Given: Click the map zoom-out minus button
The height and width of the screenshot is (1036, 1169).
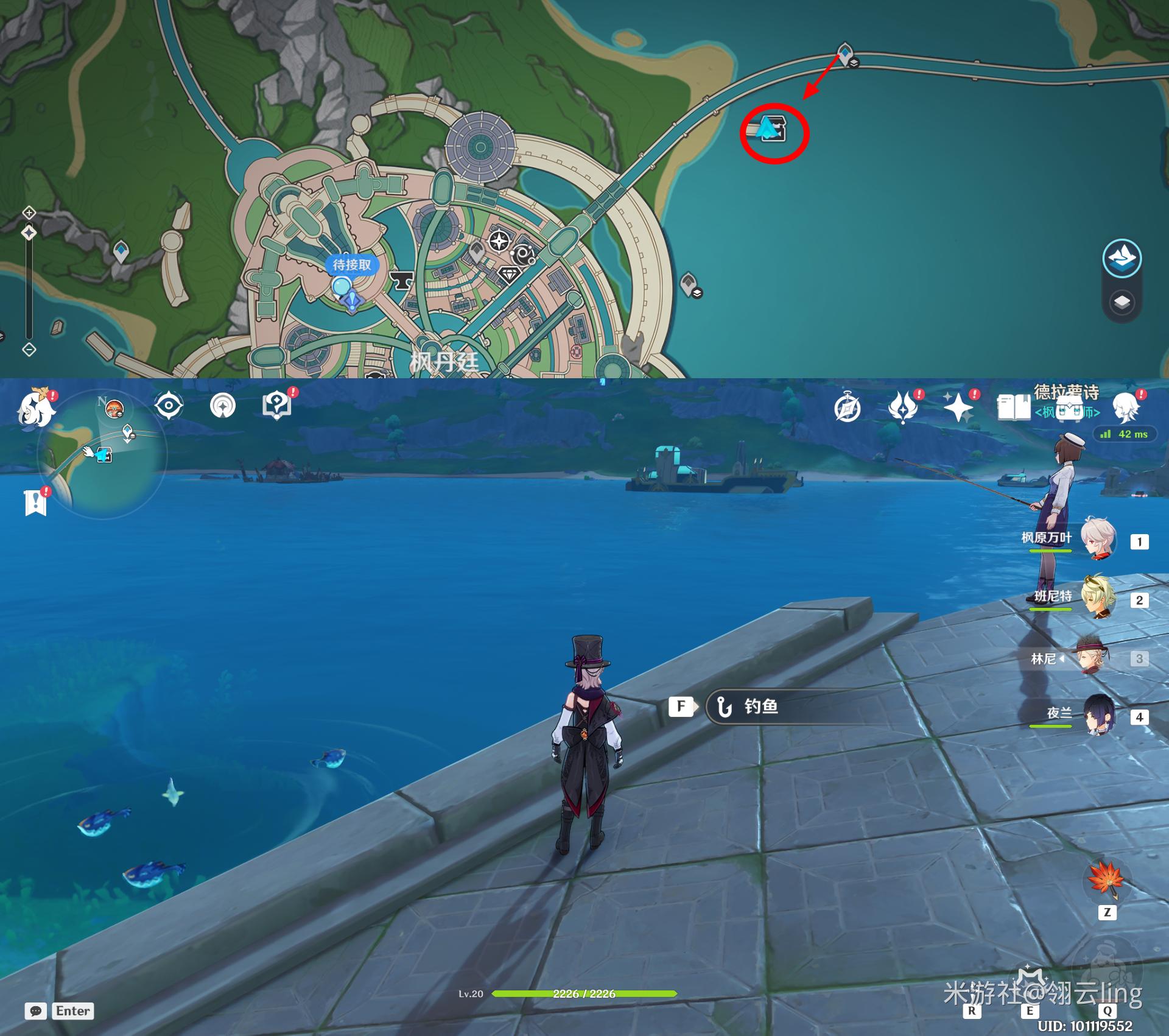Looking at the screenshot, I should tap(29, 350).
